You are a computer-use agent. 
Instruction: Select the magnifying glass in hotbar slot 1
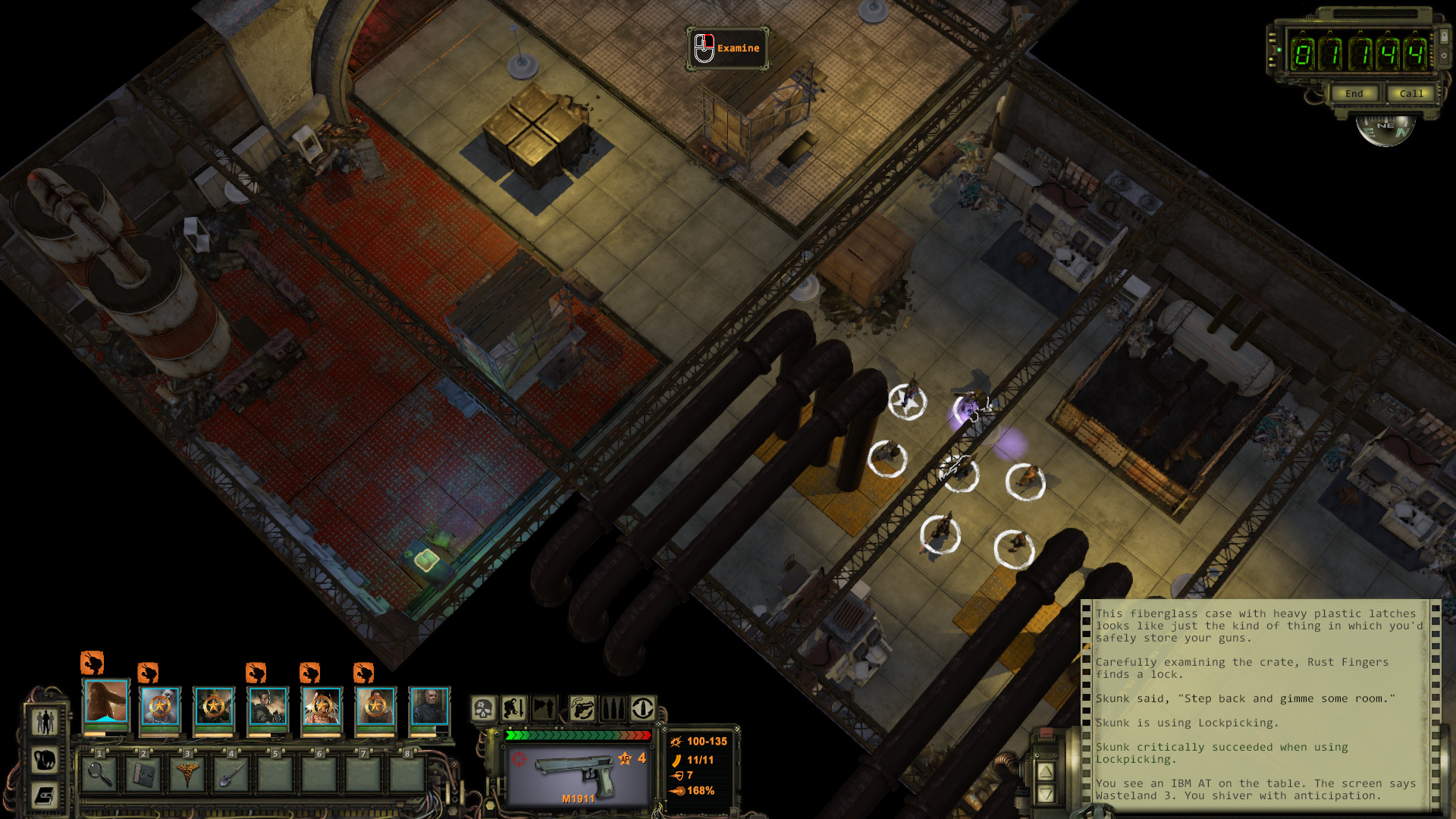coord(99,774)
